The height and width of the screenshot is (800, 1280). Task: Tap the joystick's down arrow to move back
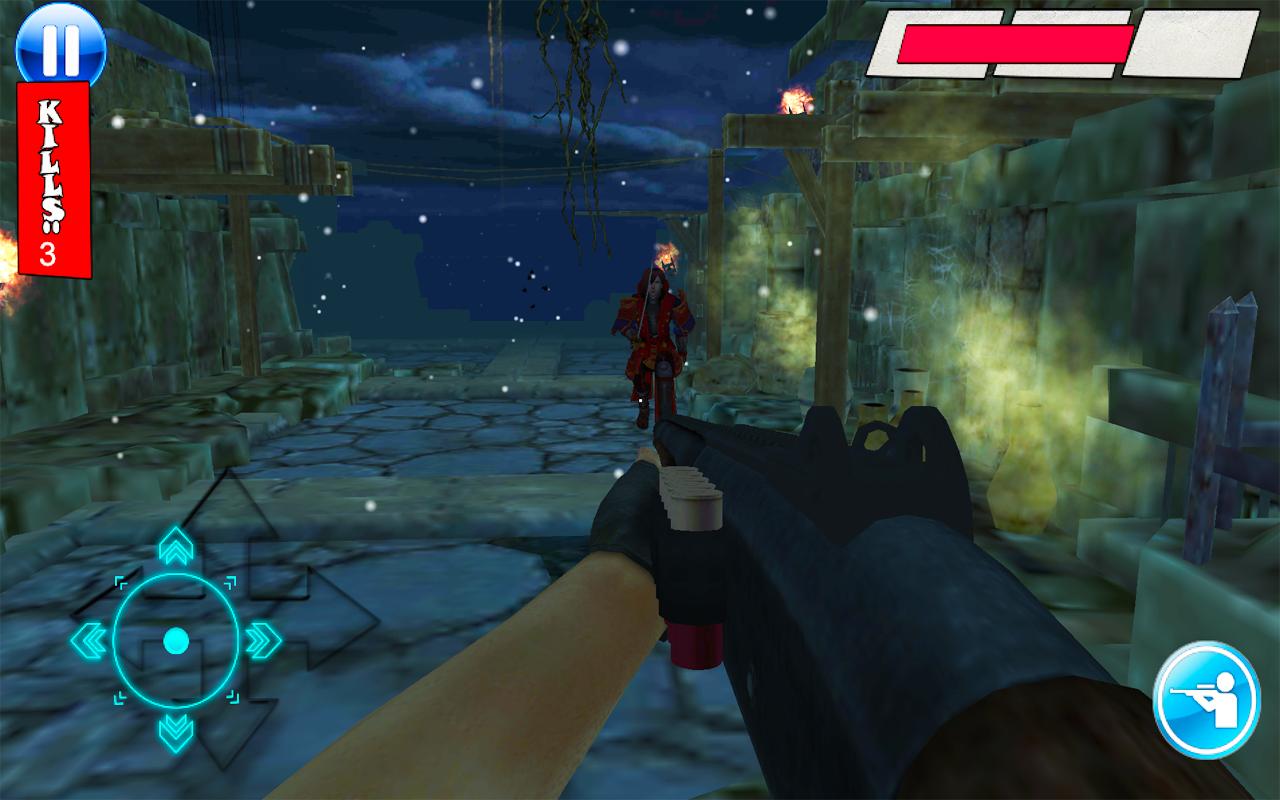tap(176, 732)
